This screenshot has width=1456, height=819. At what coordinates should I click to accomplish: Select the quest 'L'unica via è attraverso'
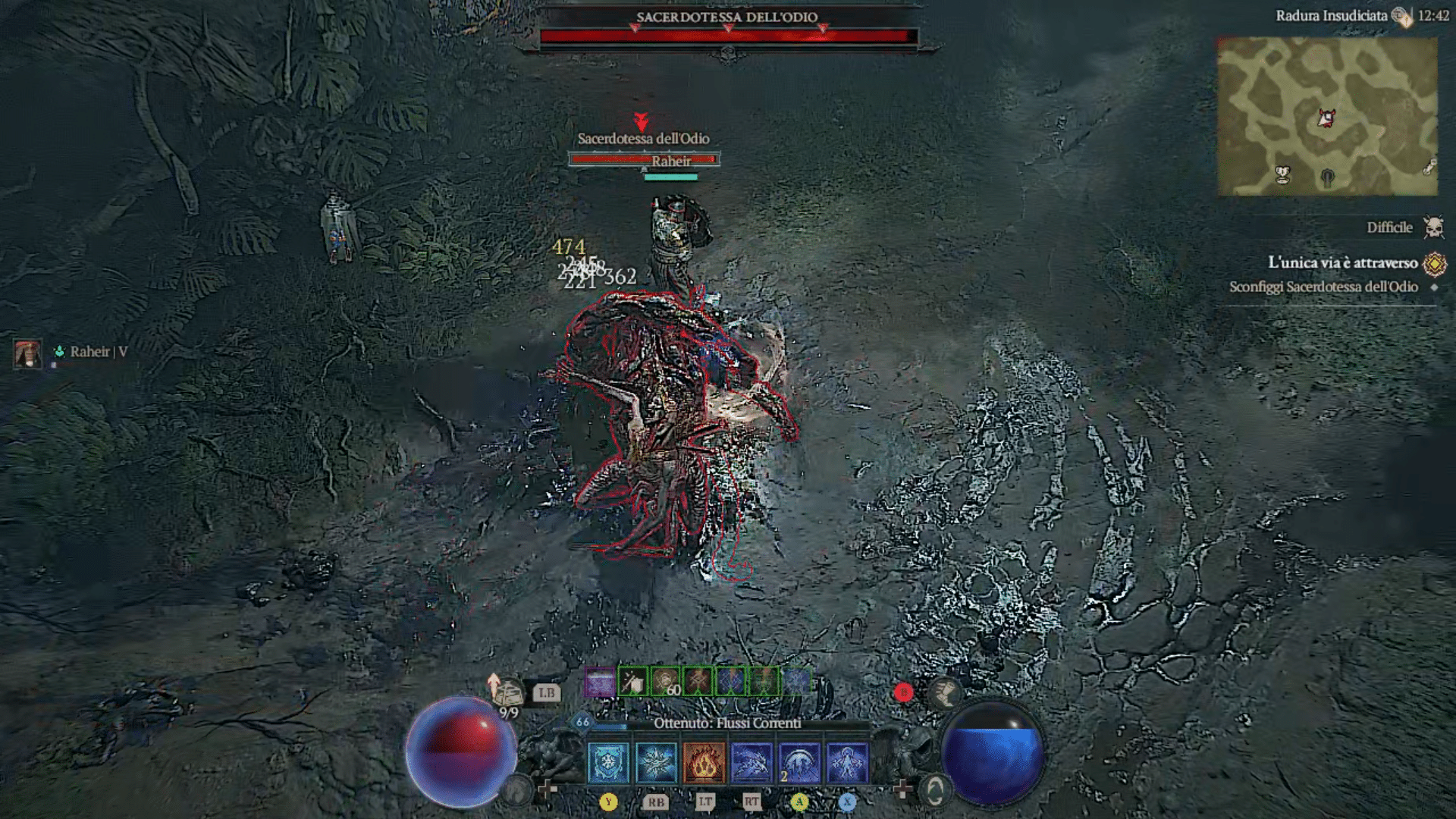click(1342, 262)
